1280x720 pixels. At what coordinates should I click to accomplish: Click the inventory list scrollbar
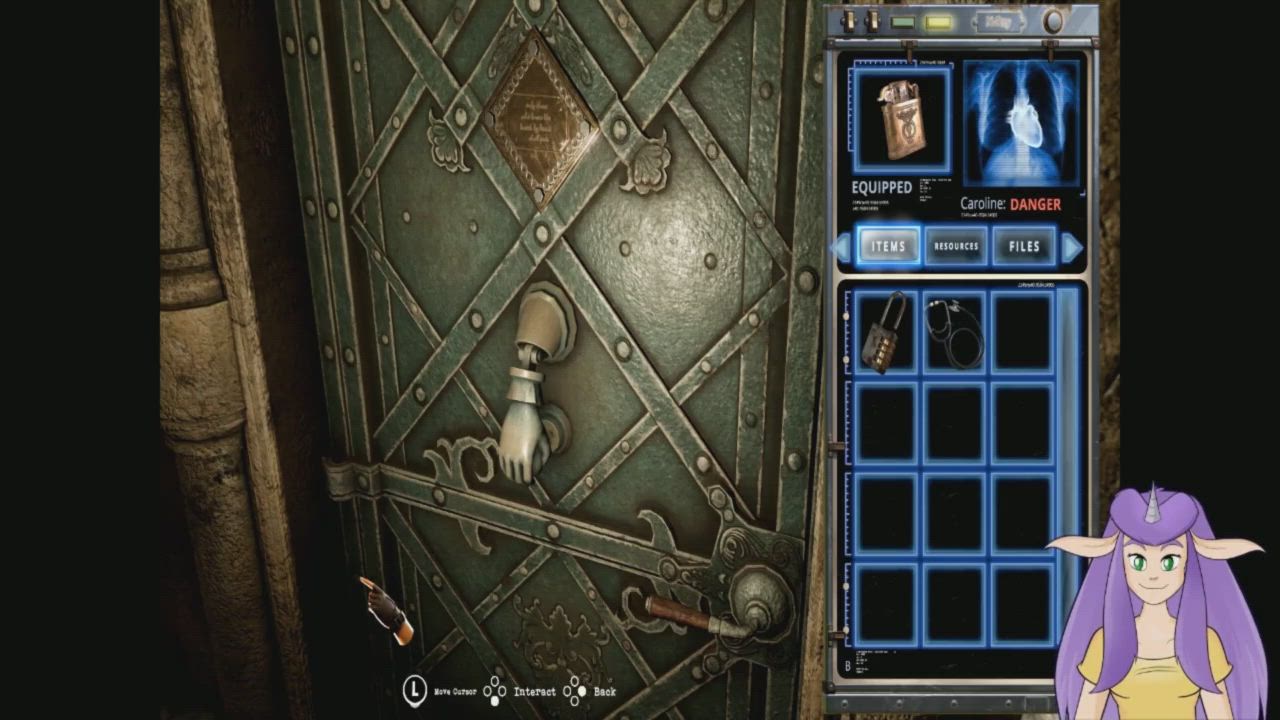tap(1068, 470)
